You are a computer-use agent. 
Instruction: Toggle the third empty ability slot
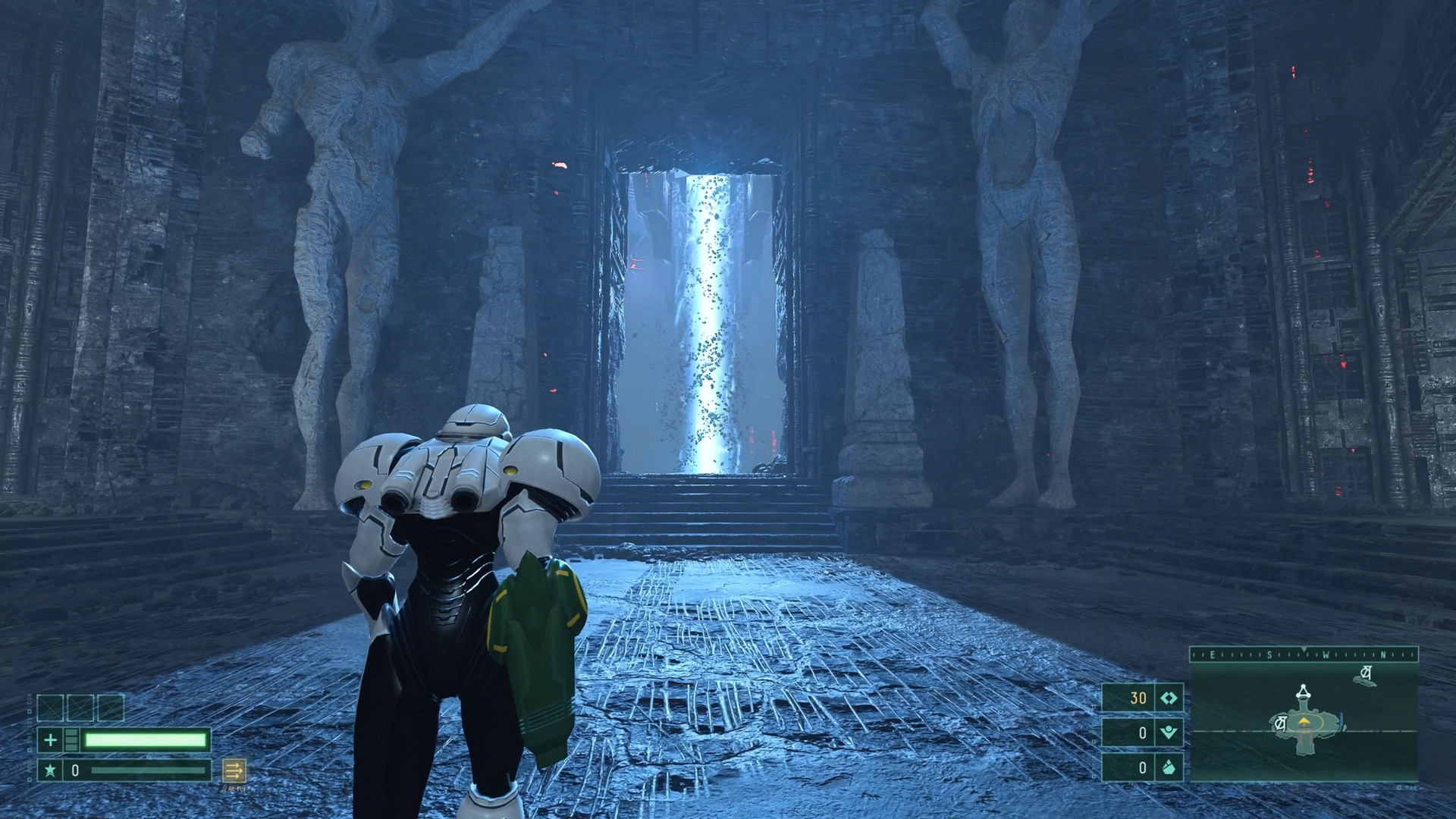click(x=110, y=708)
